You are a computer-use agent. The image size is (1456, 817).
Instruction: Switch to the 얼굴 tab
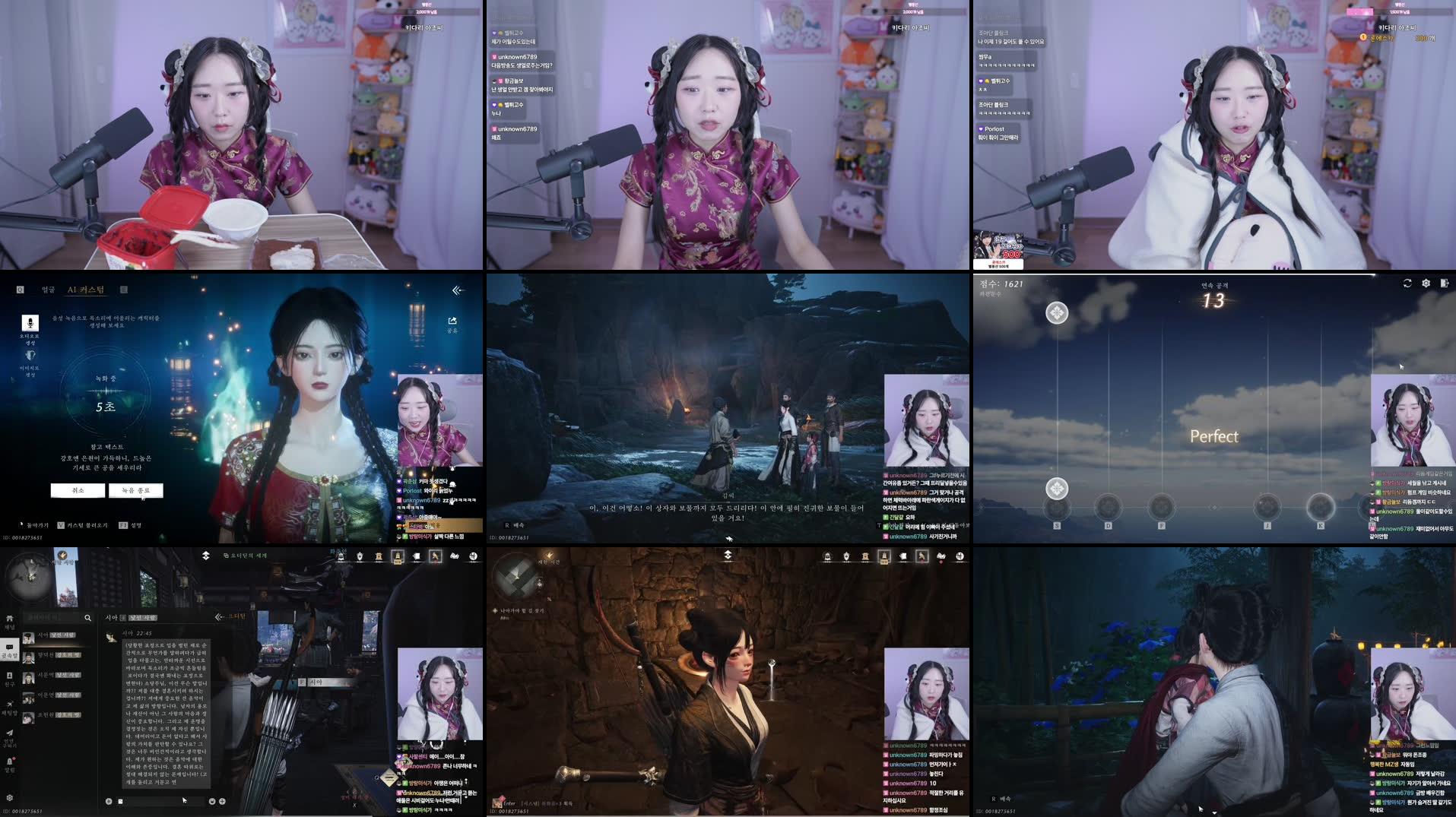pos(49,290)
